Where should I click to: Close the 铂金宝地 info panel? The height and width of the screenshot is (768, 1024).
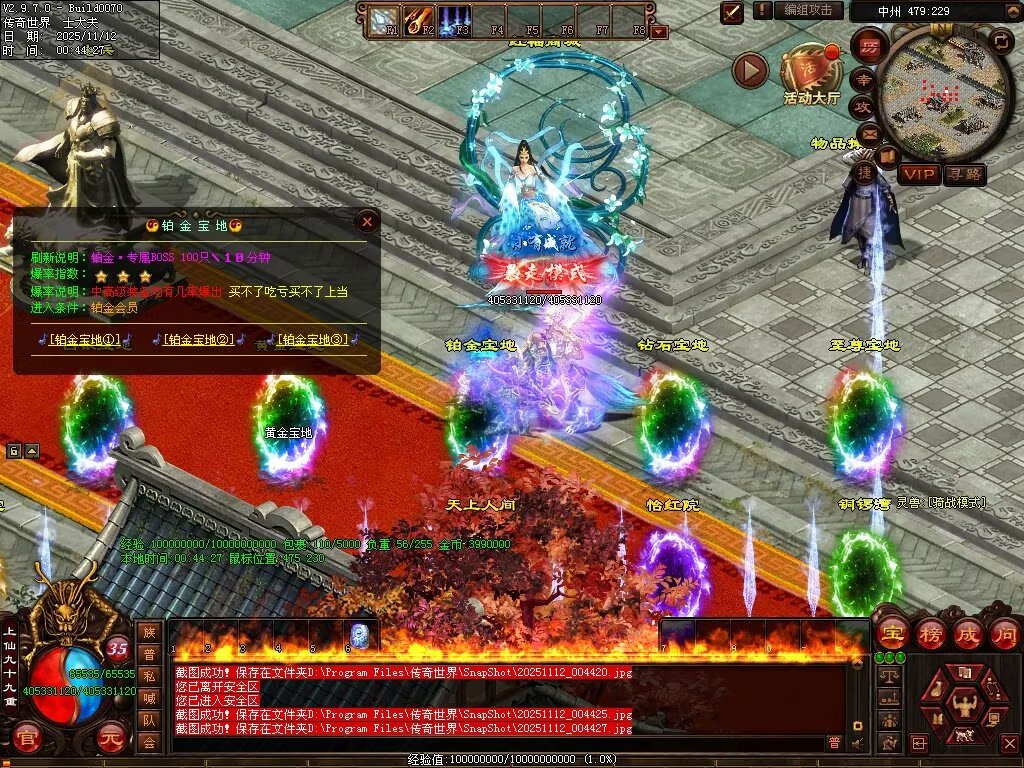[367, 222]
